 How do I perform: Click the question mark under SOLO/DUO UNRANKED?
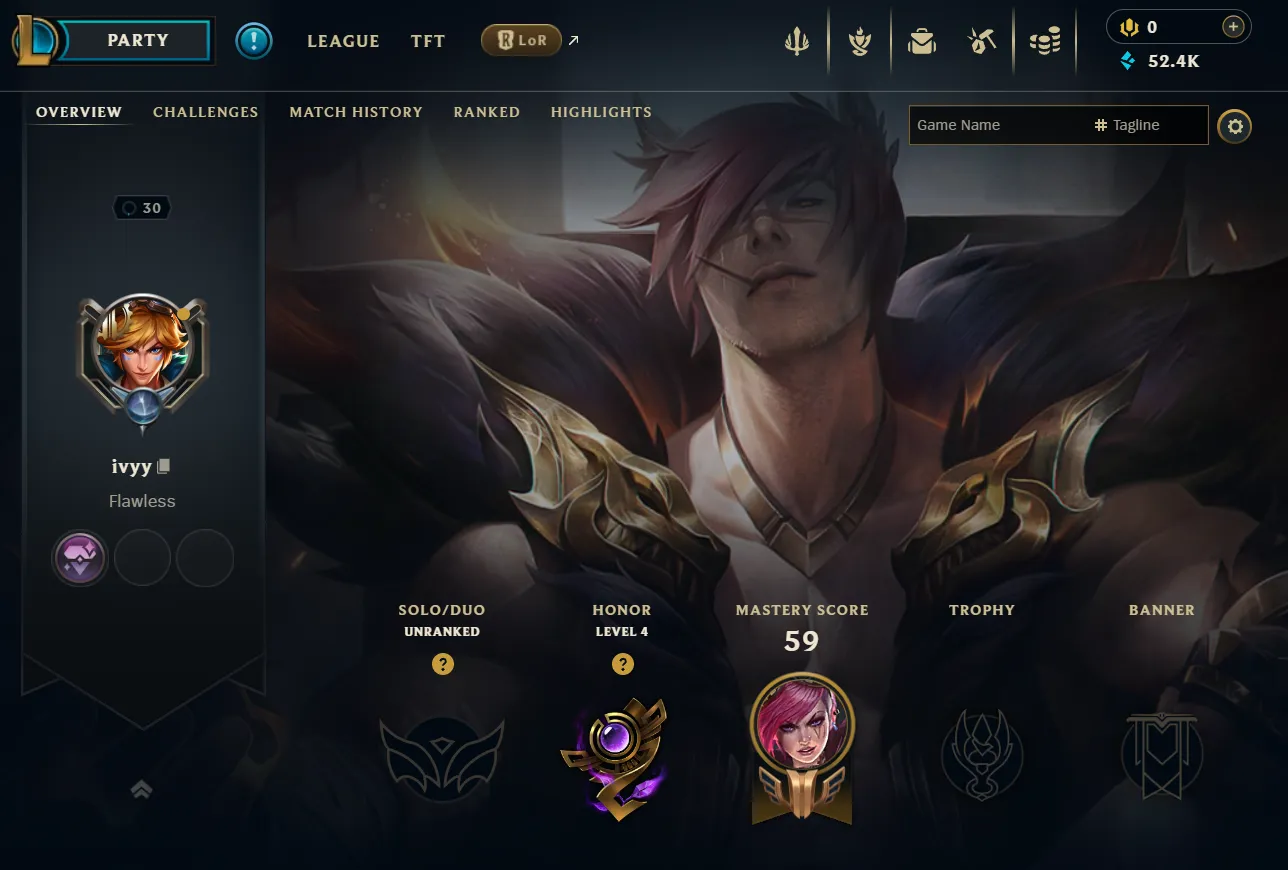(x=443, y=663)
